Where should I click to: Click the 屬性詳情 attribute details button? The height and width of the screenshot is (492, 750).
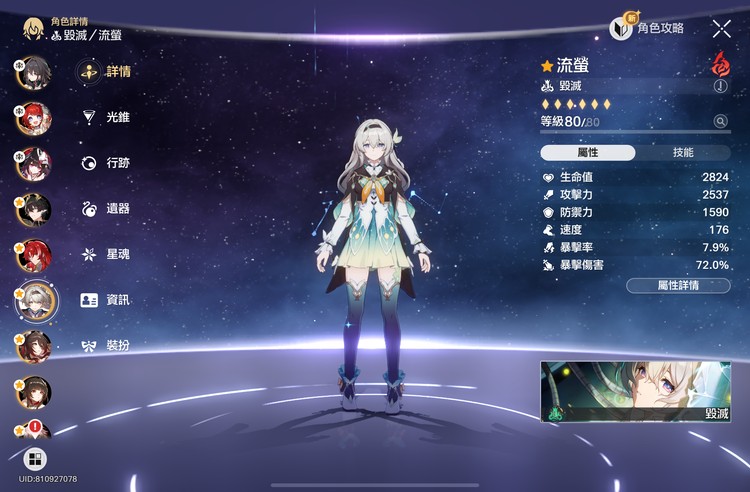point(678,285)
